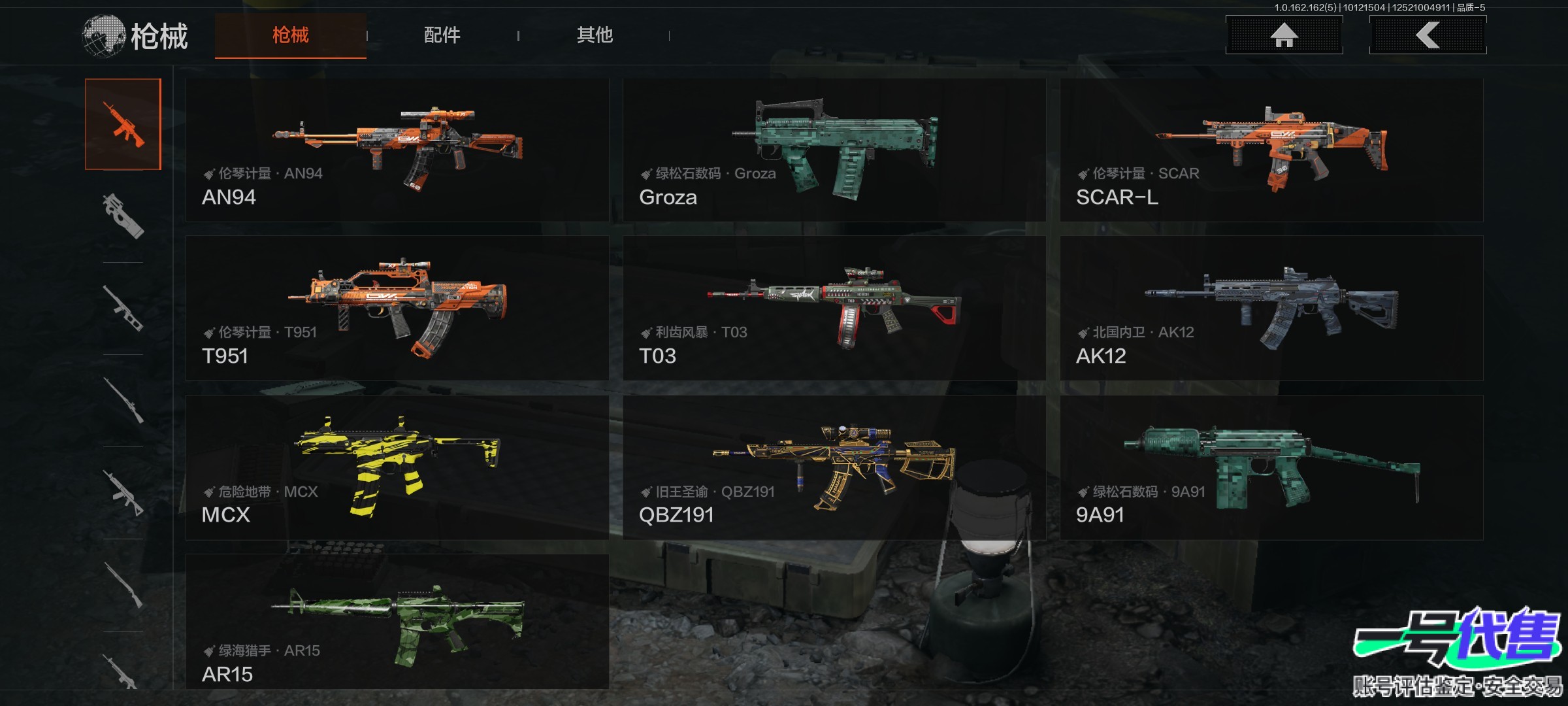
Task: Open the Groza turquoise digital skin
Action: [x=834, y=150]
